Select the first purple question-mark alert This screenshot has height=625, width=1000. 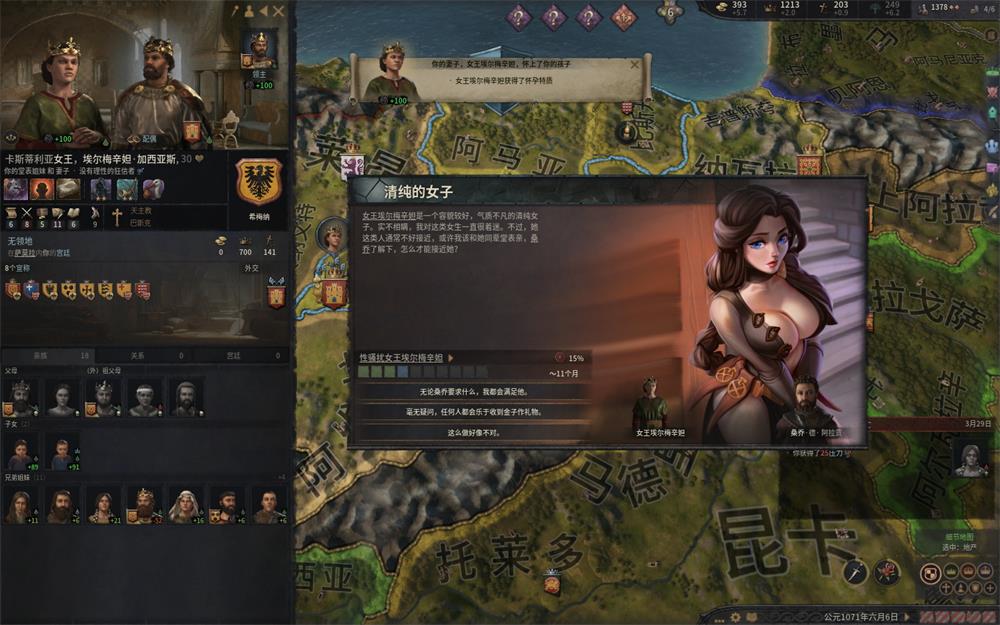click(x=519, y=16)
